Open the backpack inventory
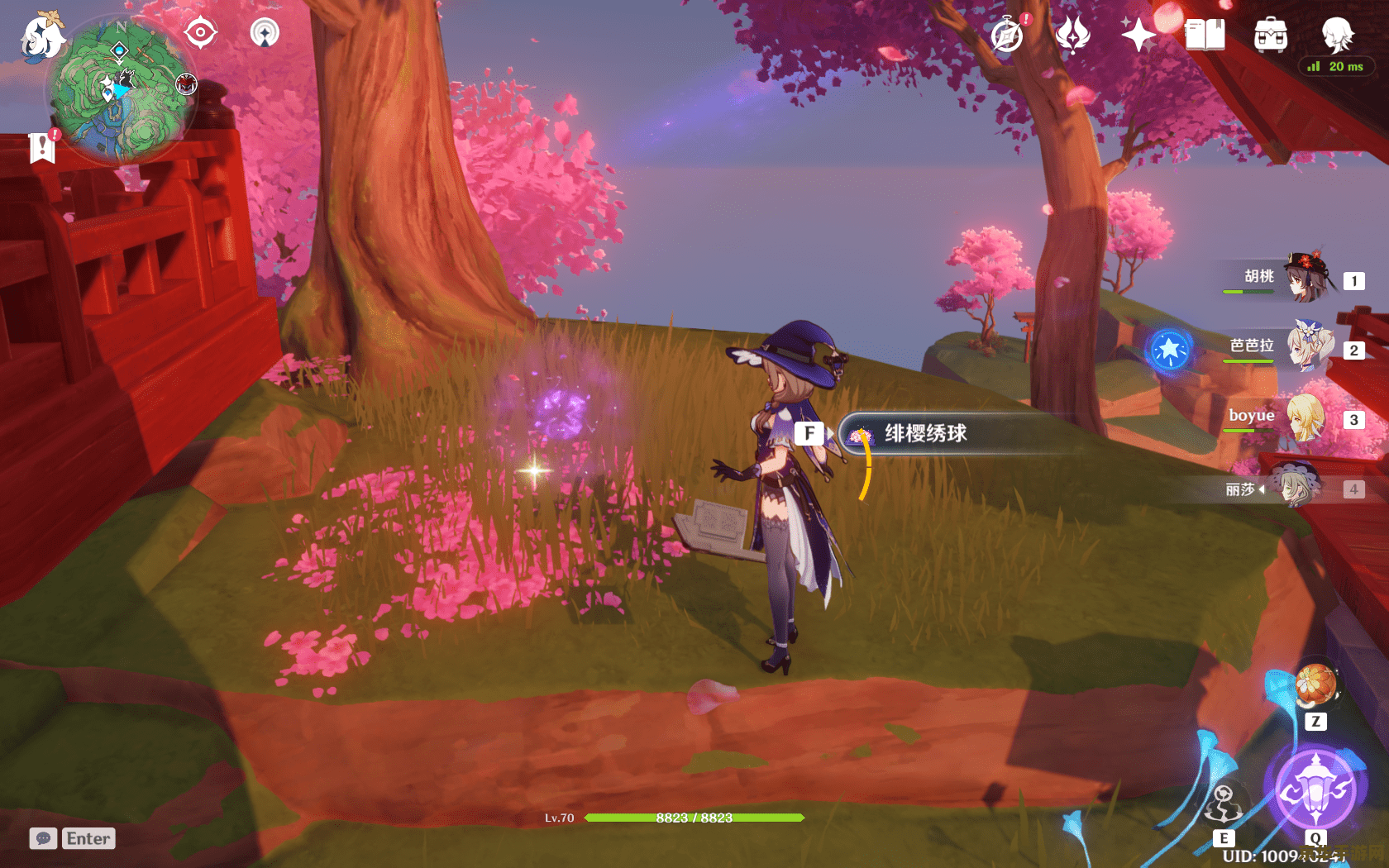This screenshot has height=868, width=1389. [x=1270, y=36]
